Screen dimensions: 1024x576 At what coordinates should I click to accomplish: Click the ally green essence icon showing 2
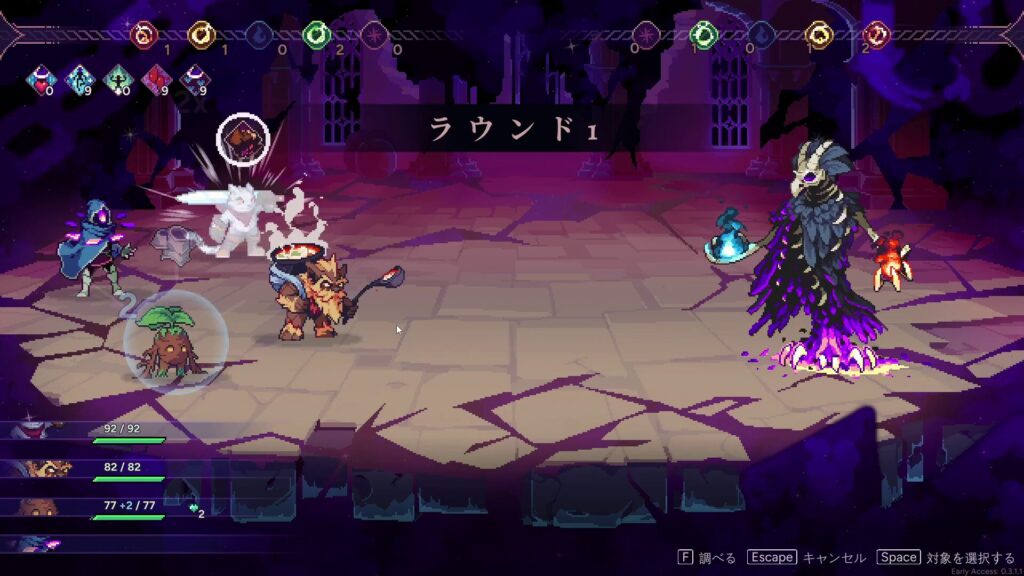pyautogui.click(x=316, y=35)
